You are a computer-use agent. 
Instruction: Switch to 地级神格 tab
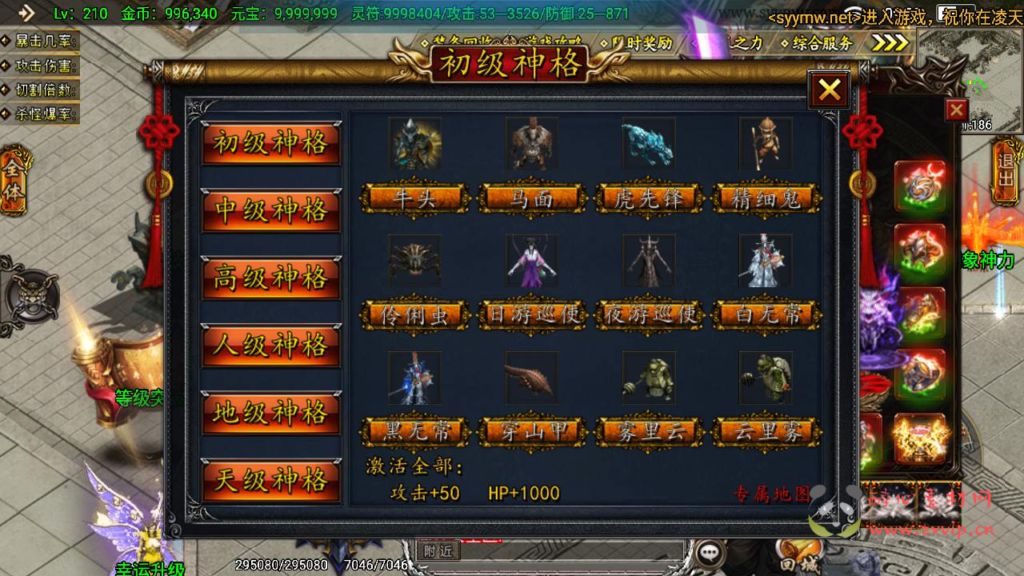coord(271,413)
